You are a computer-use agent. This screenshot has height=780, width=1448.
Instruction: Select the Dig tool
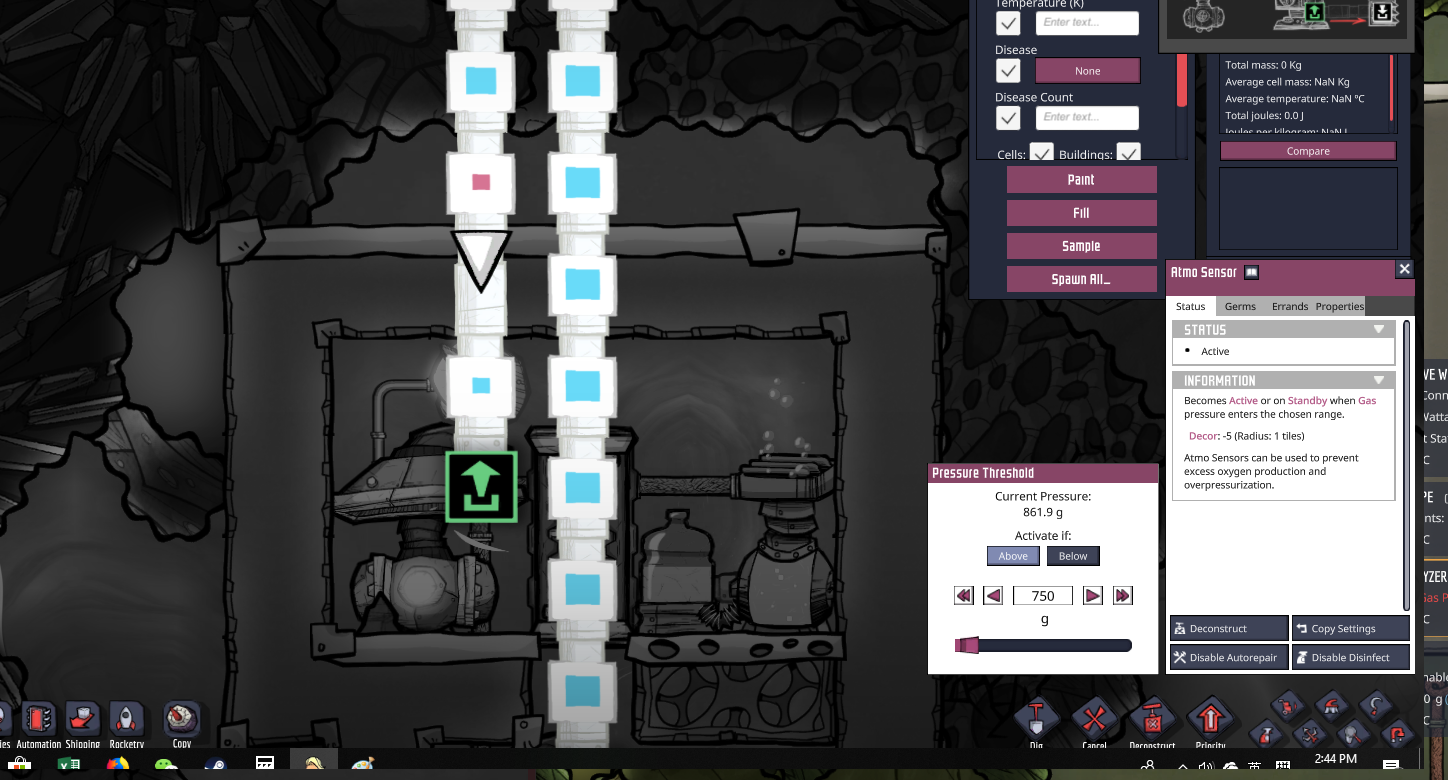tap(1036, 718)
